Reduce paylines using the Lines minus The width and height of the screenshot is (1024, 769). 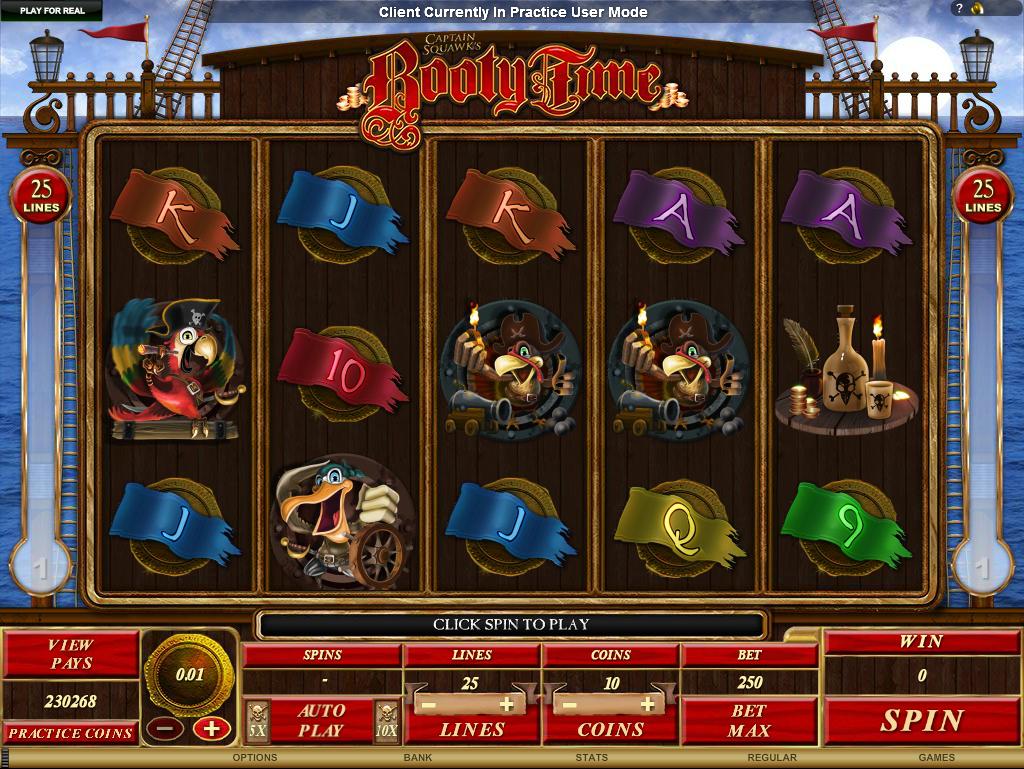[x=427, y=704]
